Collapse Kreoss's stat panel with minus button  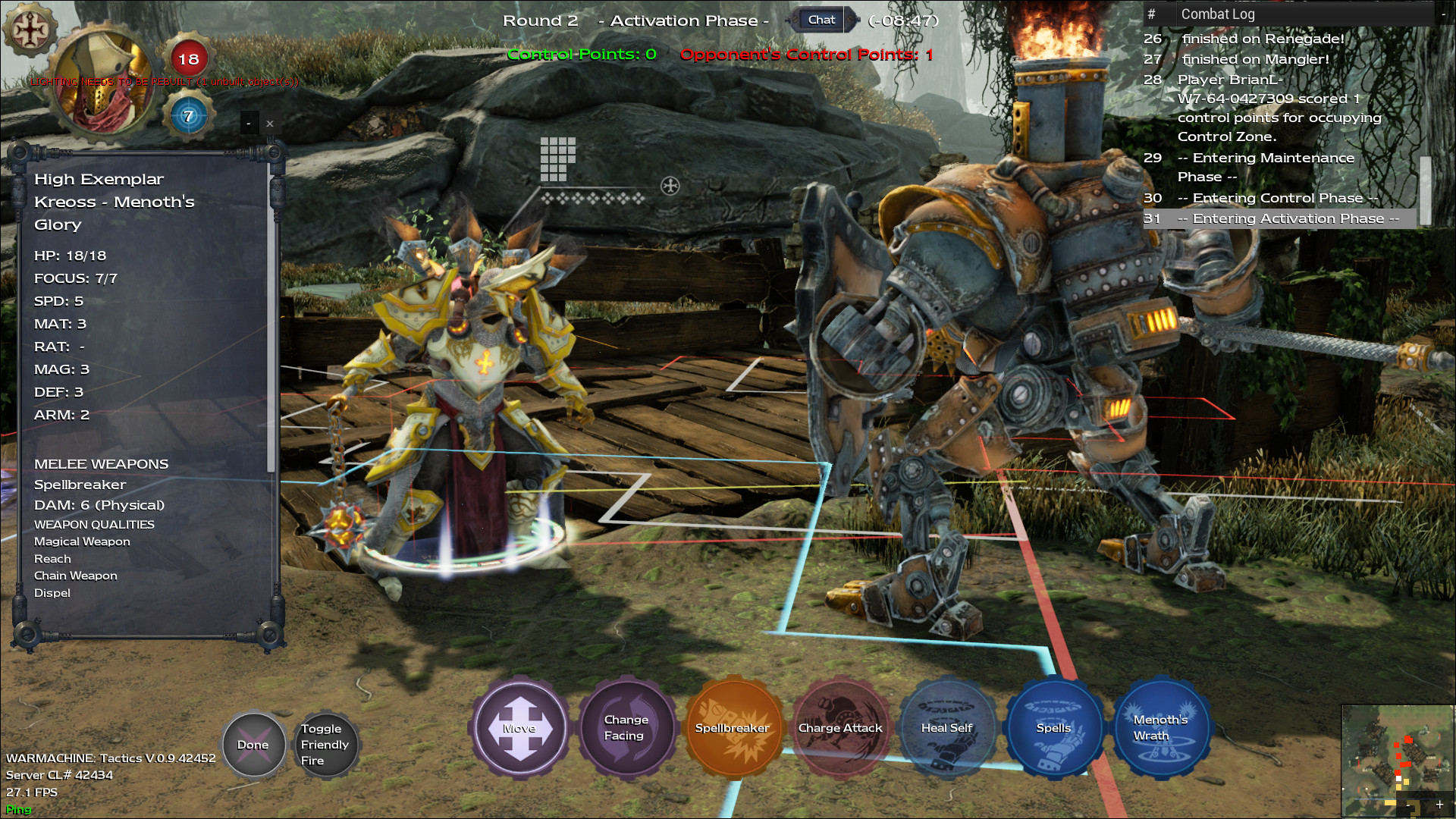(x=247, y=122)
